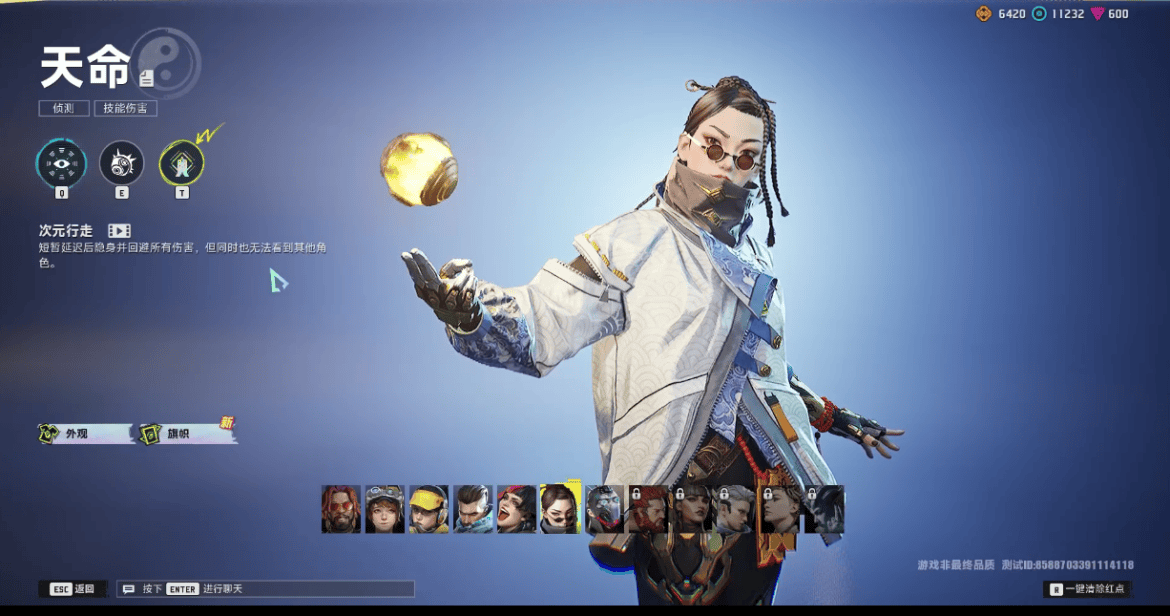The image size is (1170, 616).
Task: Choose the red-dreadlocks sunglasses hero portrait
Action: coord(341,509)
